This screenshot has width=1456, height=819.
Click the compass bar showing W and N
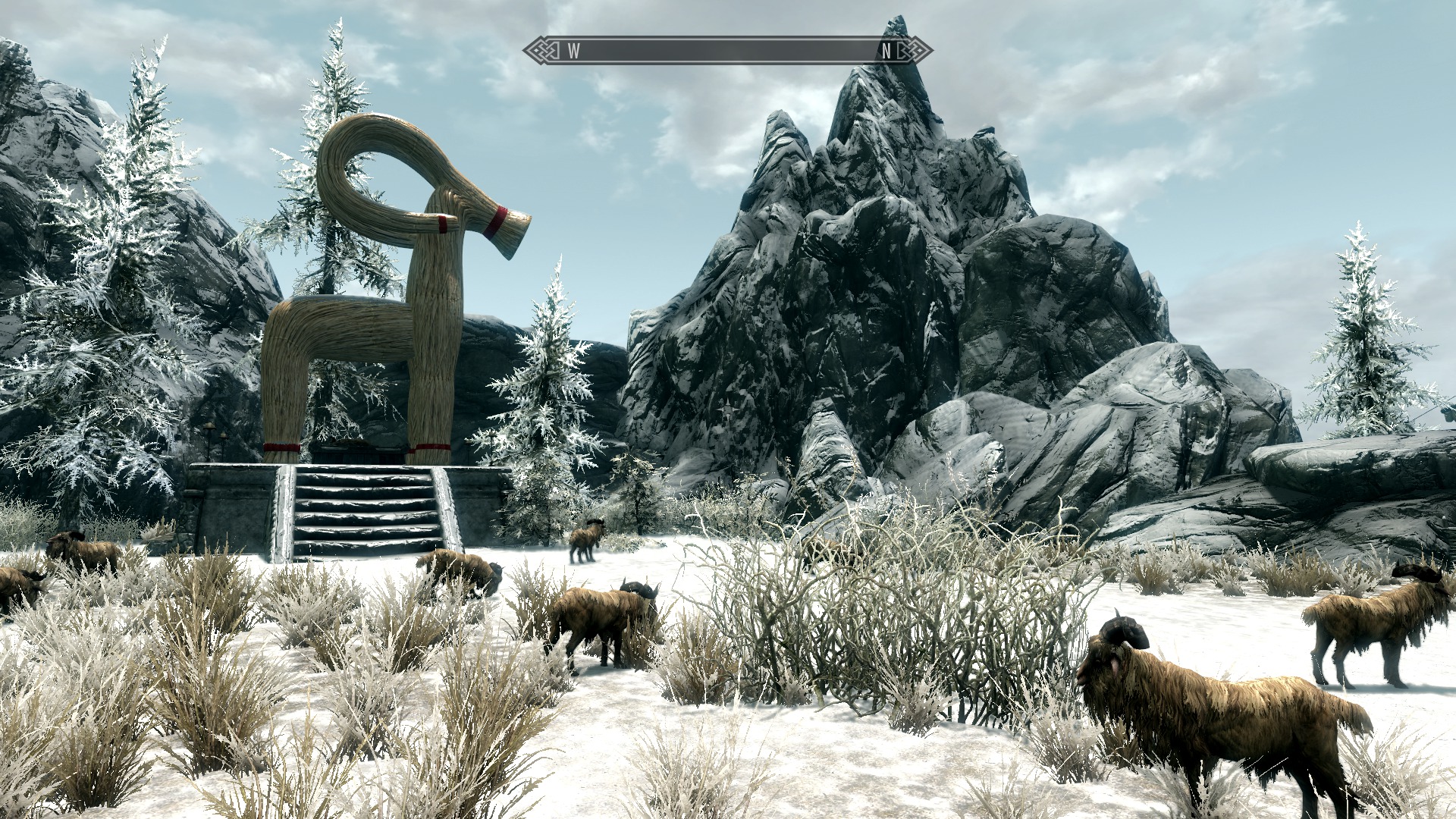(x=727, y=51)
